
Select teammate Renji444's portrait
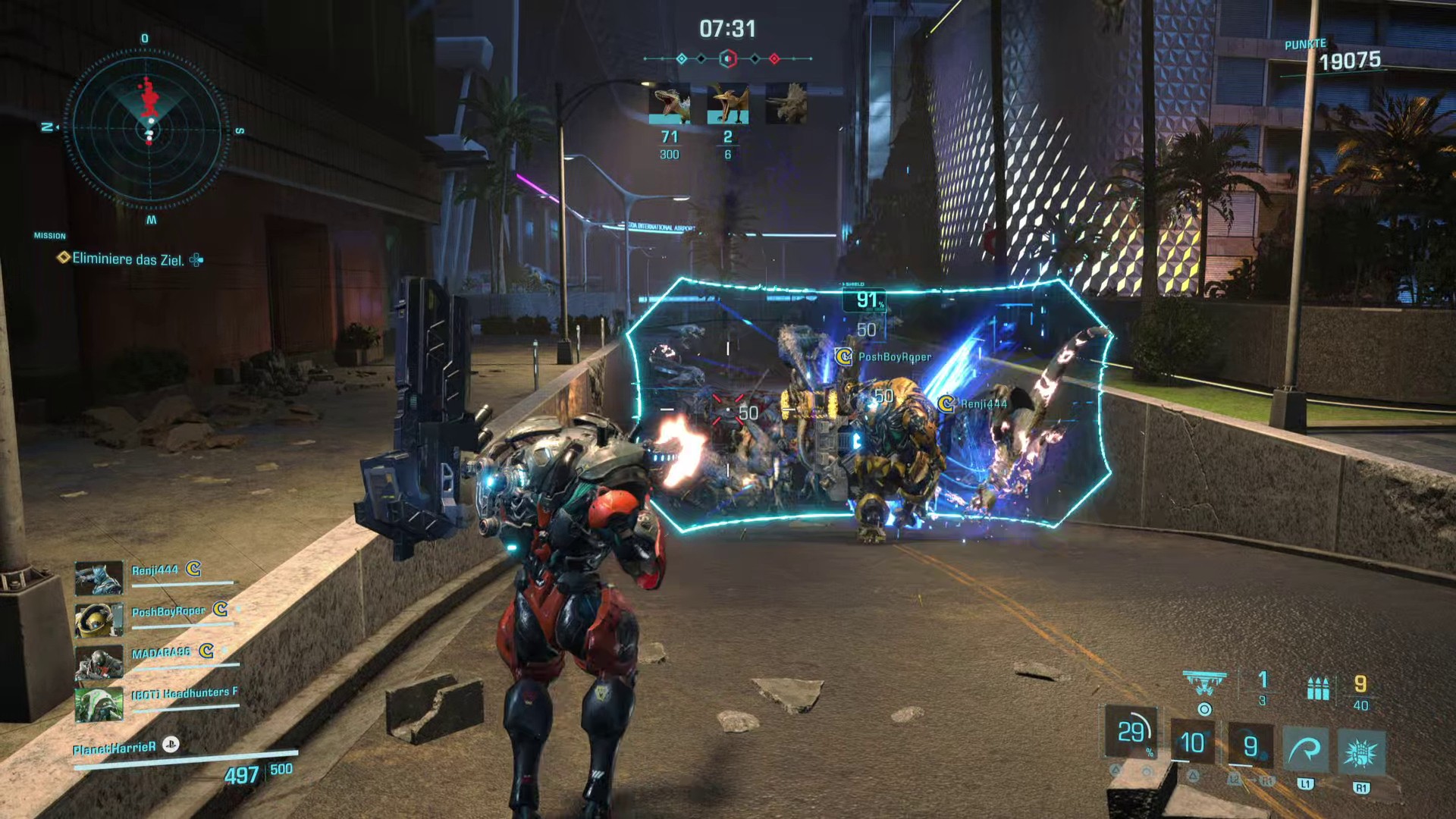click(99, 578)
